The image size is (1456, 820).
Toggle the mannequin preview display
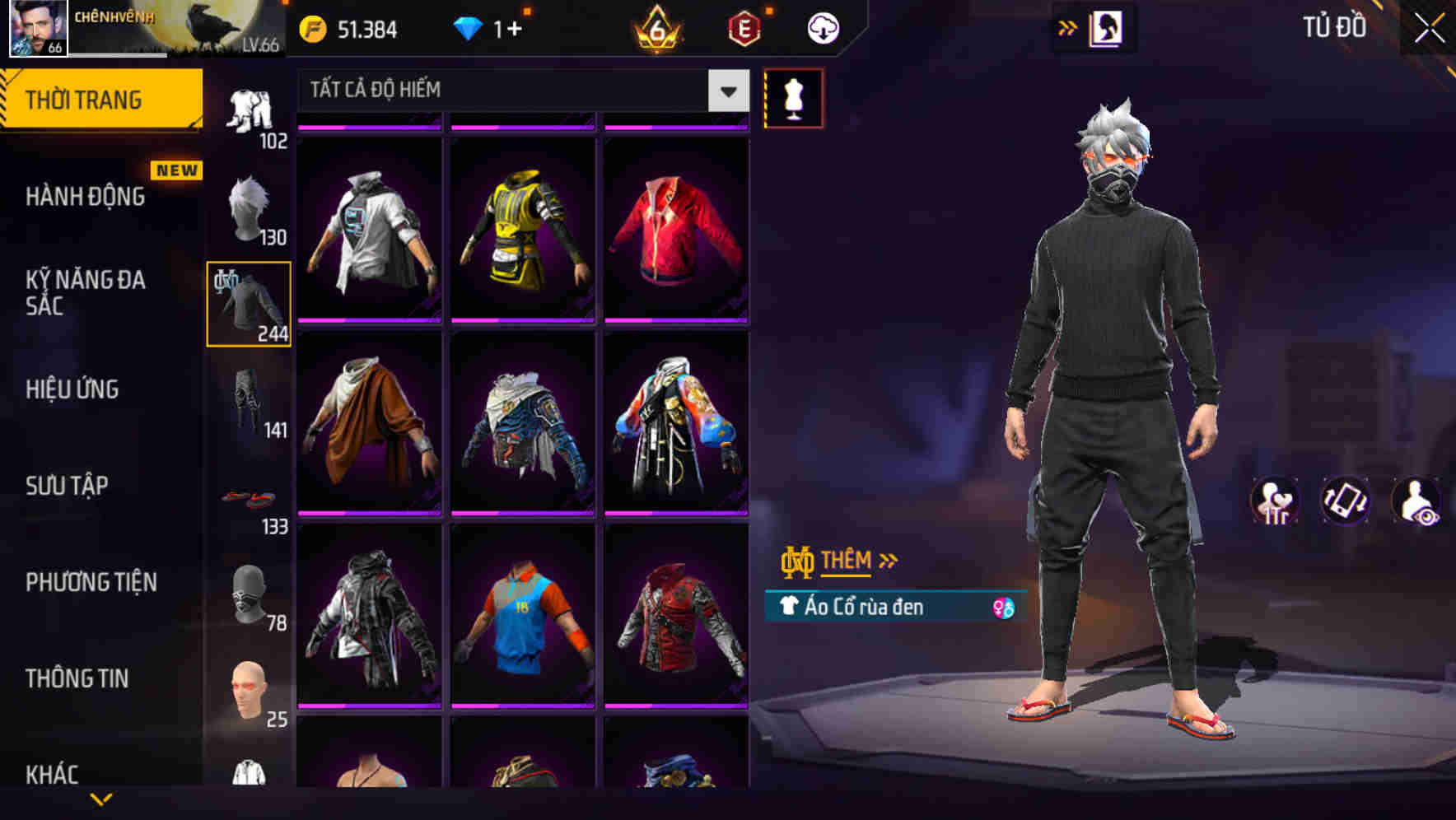[793, 98]
